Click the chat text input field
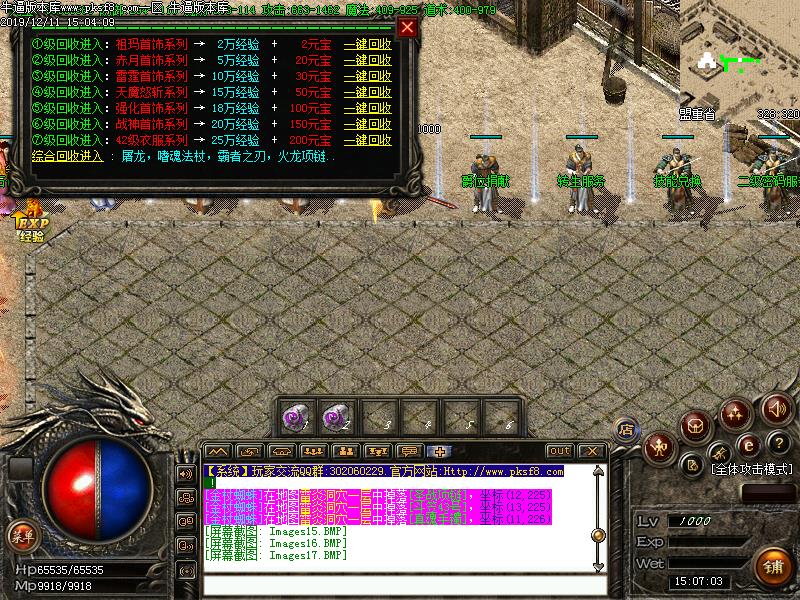This screenshot has width=800, height=600. [400, 586]
